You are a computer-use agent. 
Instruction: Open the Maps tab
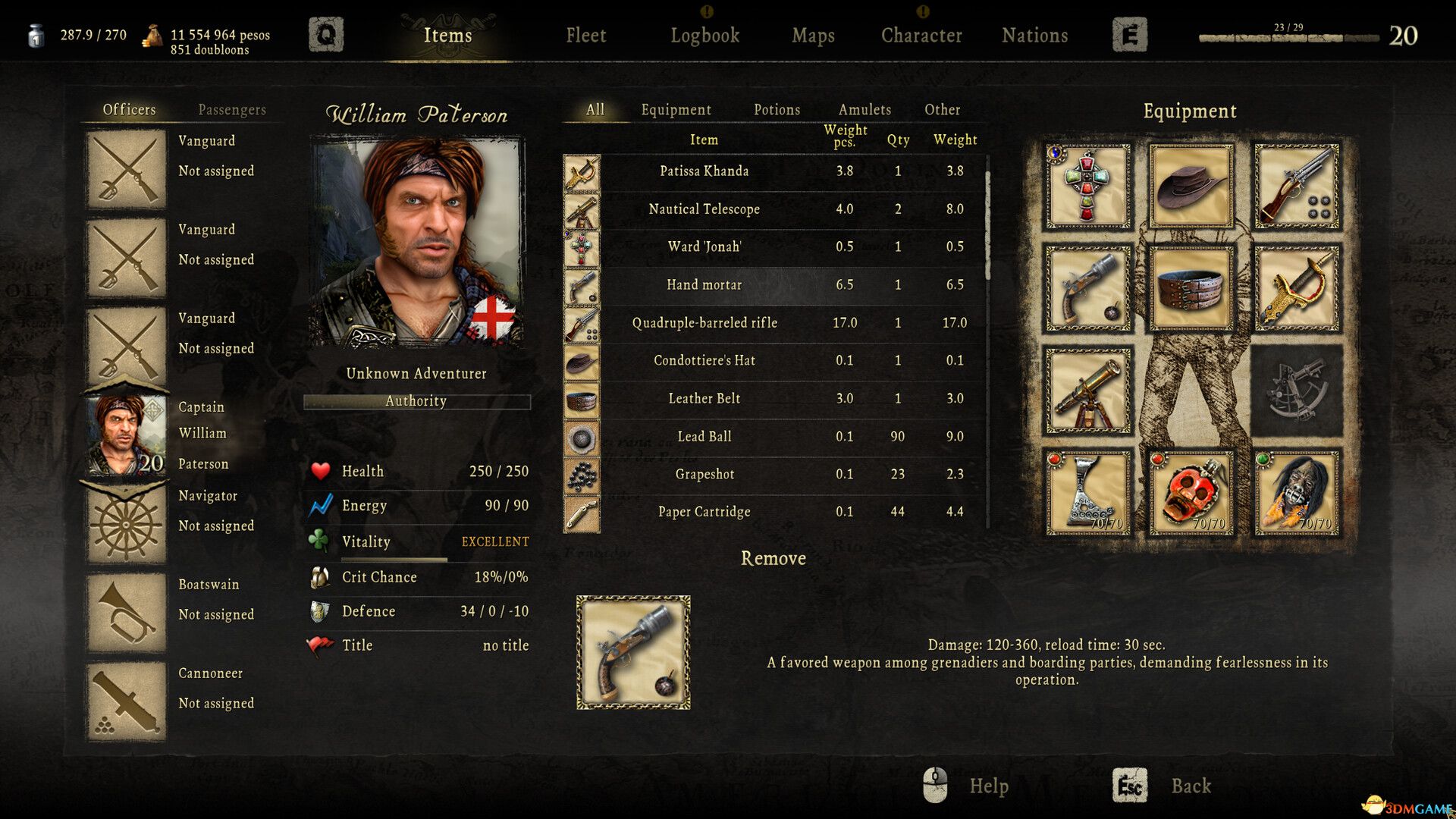[x=813, y=36]
